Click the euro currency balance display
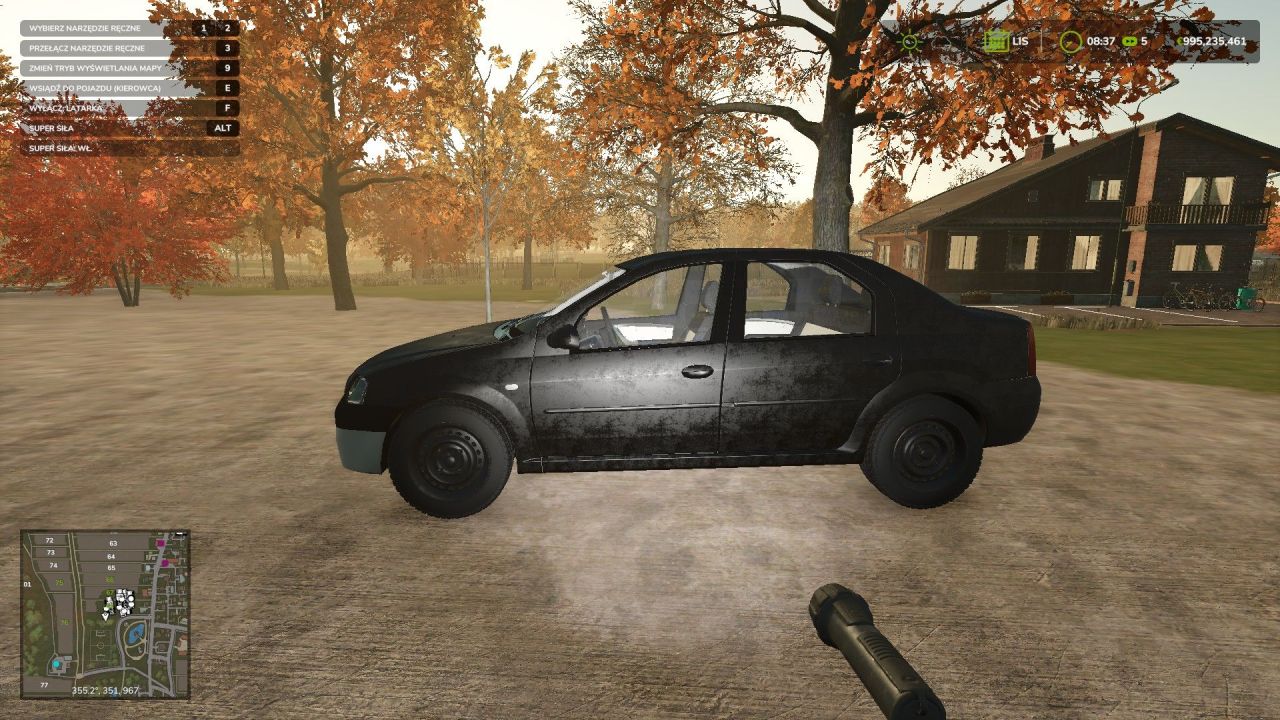Image resolution: width=1280 pixels, height=720 pixels. pyautogui.click(x=1210, y=41)
